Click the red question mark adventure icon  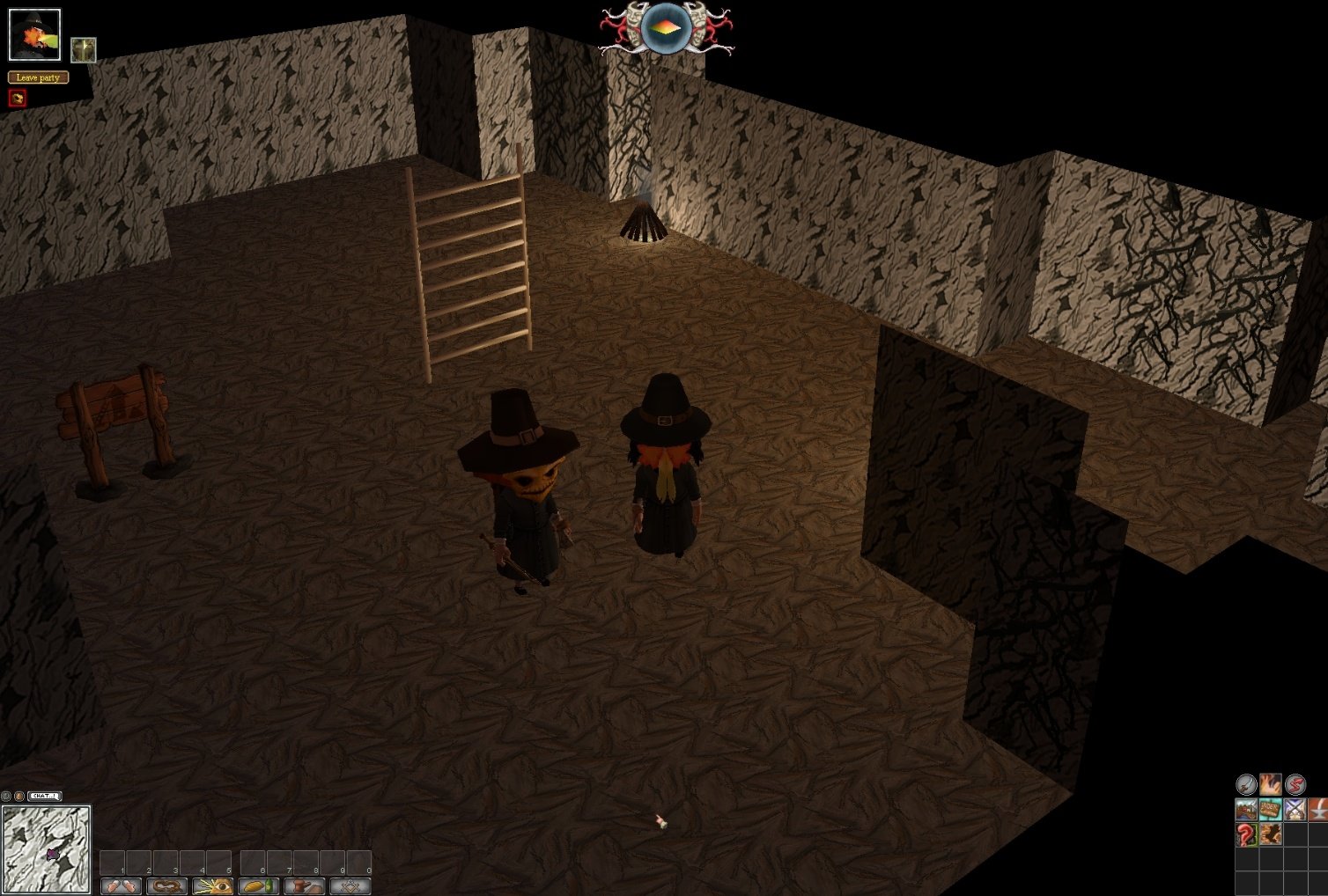1246,834
